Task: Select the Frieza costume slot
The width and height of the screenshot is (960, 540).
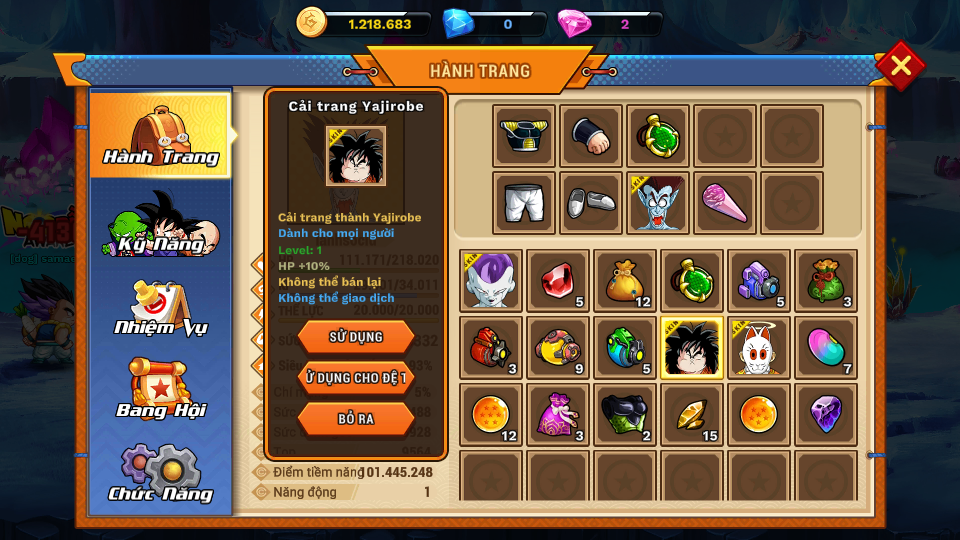Action: (492, 281)
